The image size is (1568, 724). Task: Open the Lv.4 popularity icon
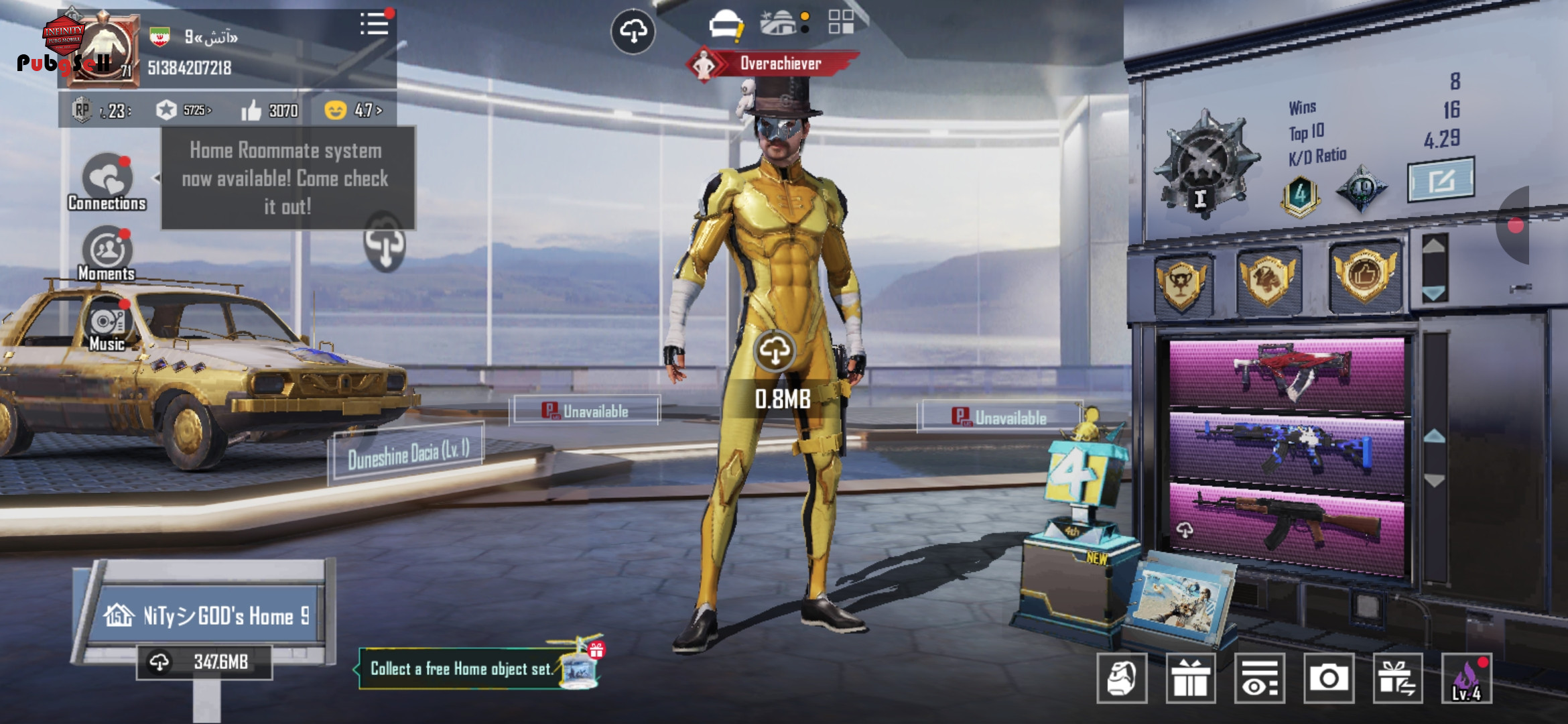pos(1466,678)
